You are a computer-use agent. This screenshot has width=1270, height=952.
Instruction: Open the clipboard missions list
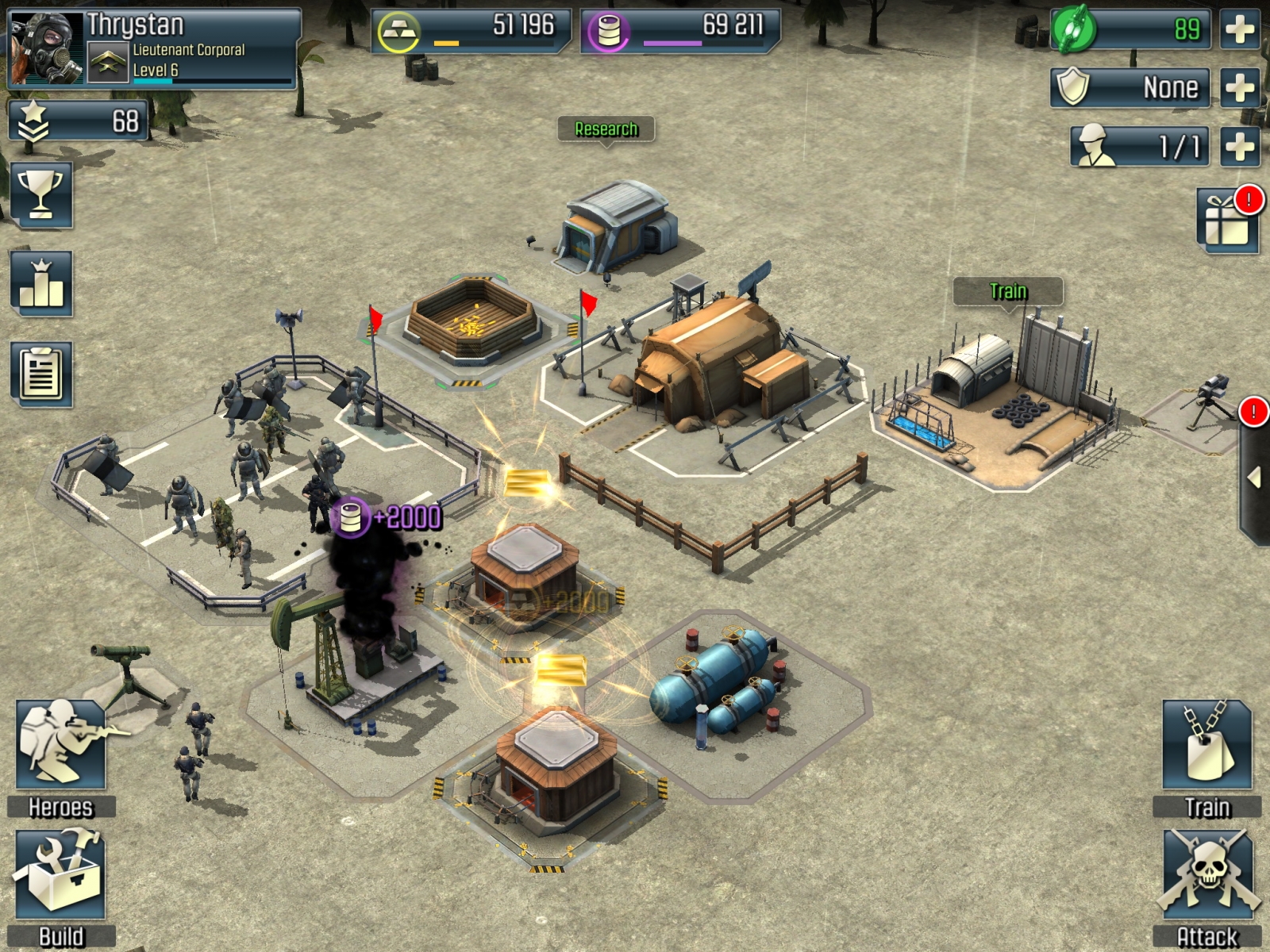41,374
